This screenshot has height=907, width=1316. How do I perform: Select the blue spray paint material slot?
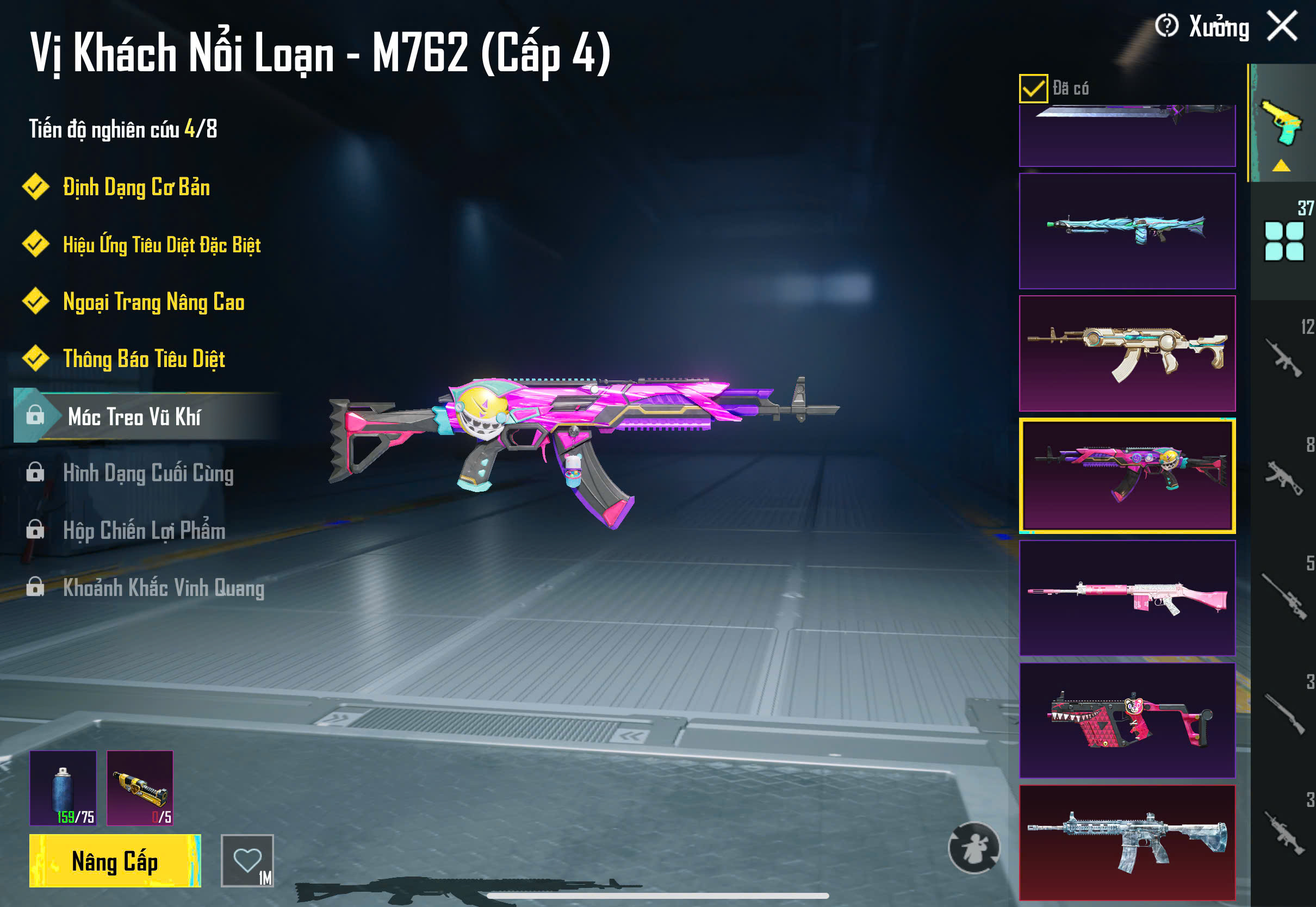point(63,788)
